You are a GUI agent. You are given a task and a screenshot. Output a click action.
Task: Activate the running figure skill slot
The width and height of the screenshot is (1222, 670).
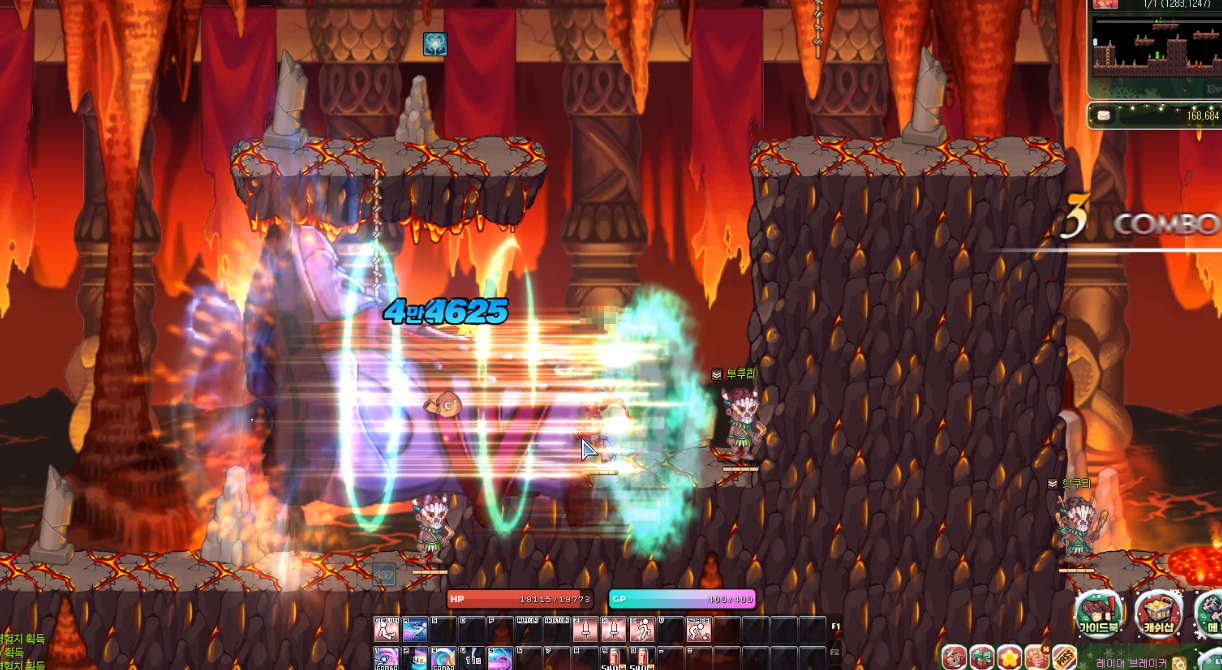click(x=642, y=629)
